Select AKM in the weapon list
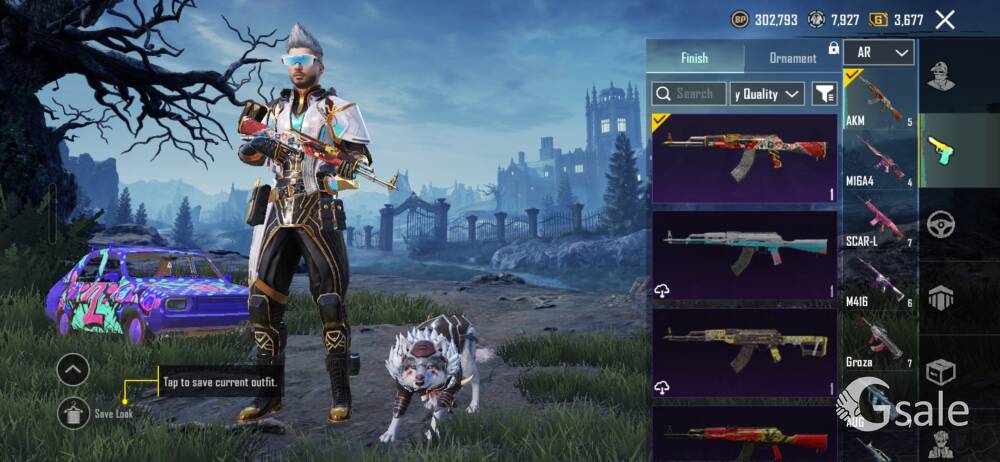 click(x=879, y=100)
